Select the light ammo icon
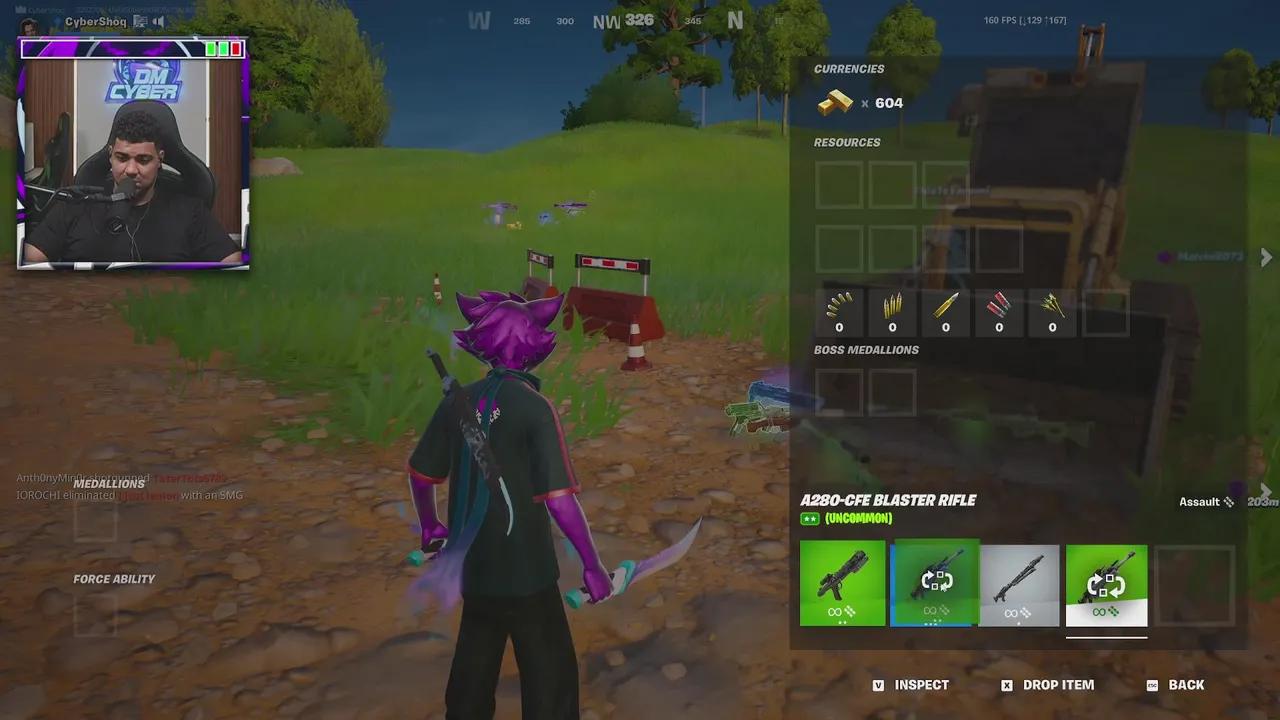Image resolution: width=1280 pixels, height=720 pixels. click(839, 307)
